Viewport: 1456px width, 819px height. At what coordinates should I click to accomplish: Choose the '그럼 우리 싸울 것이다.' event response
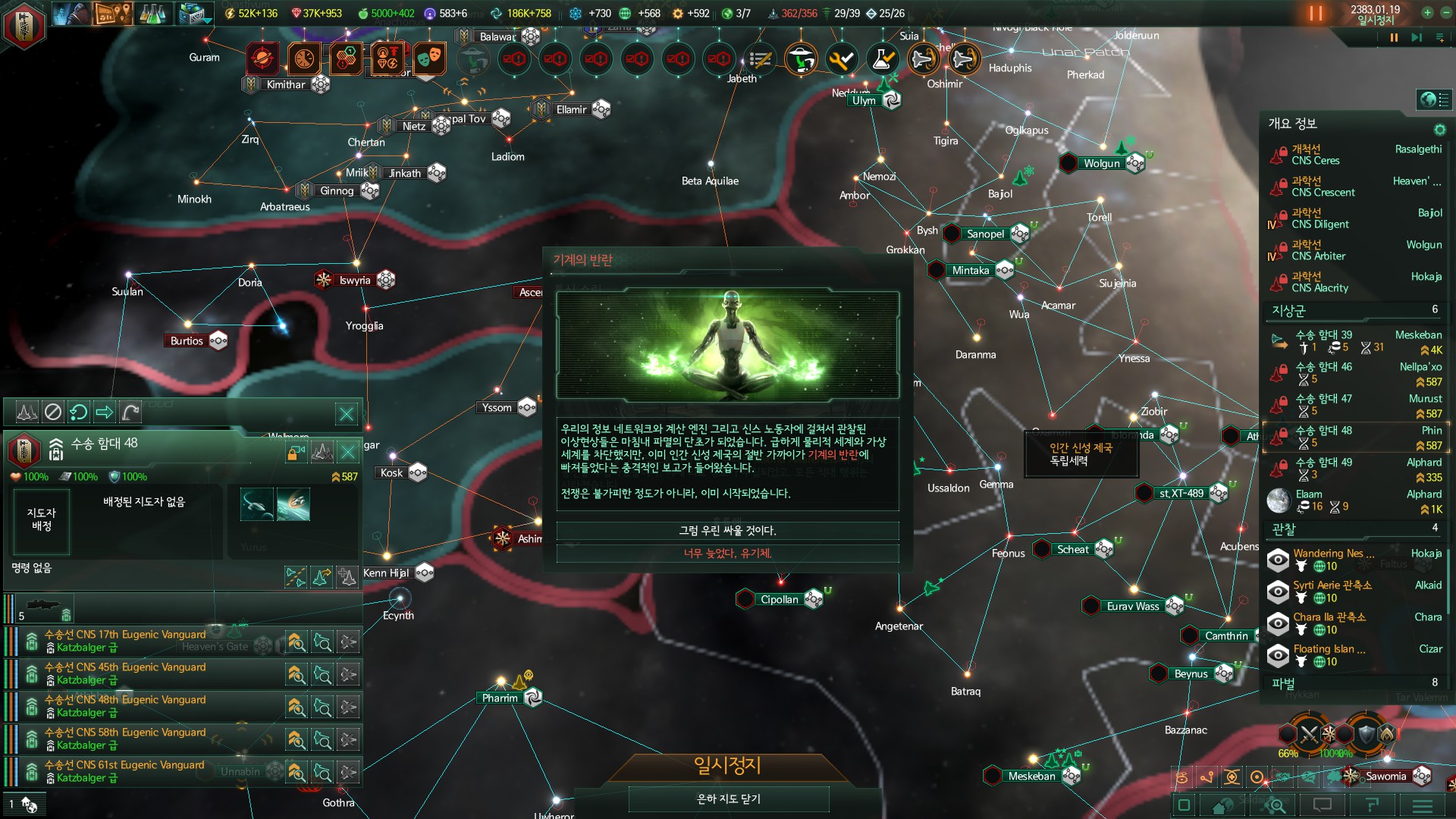click(x=727, y=531)
